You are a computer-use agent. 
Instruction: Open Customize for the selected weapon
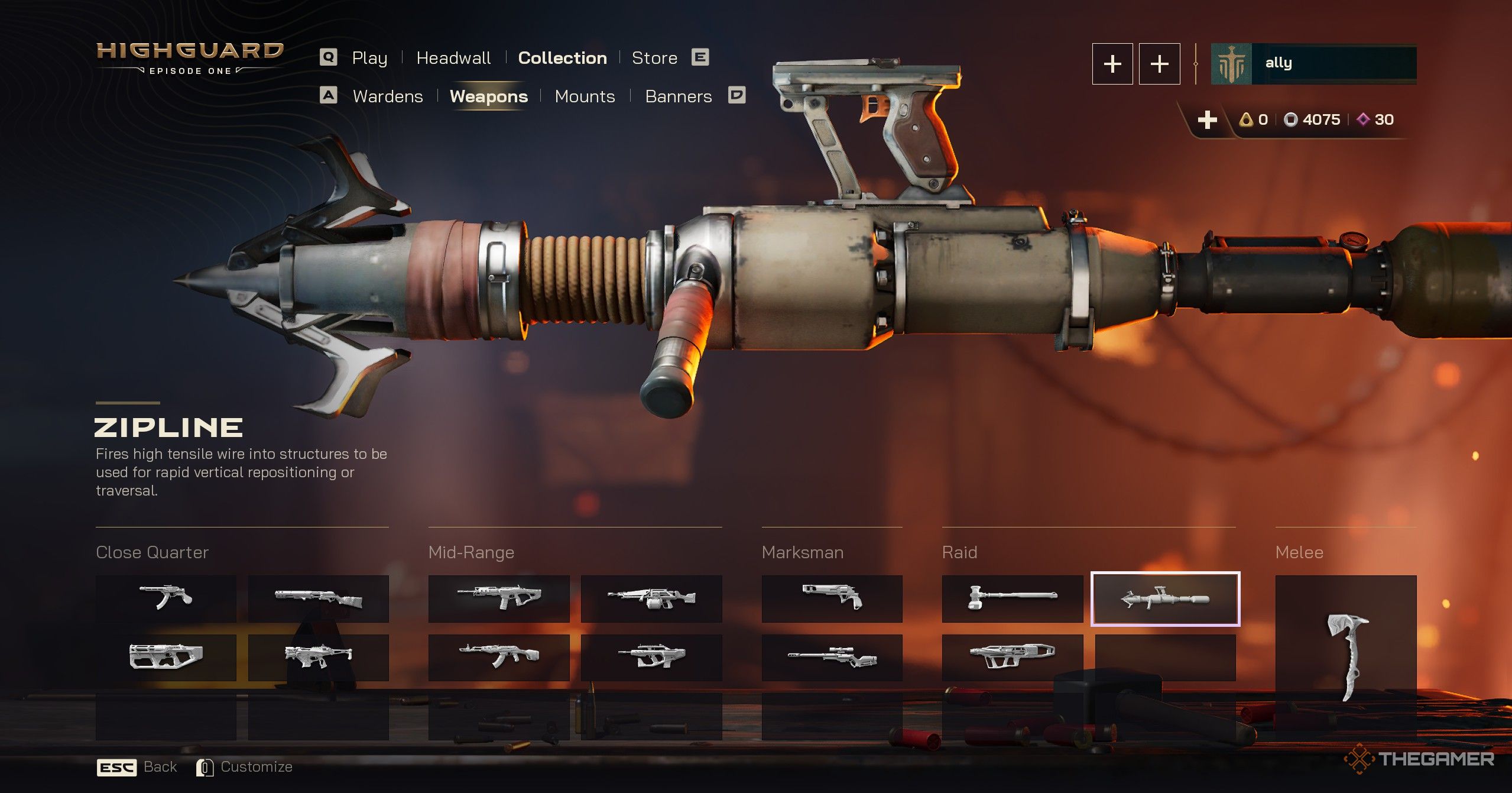(x=245, y=767)
